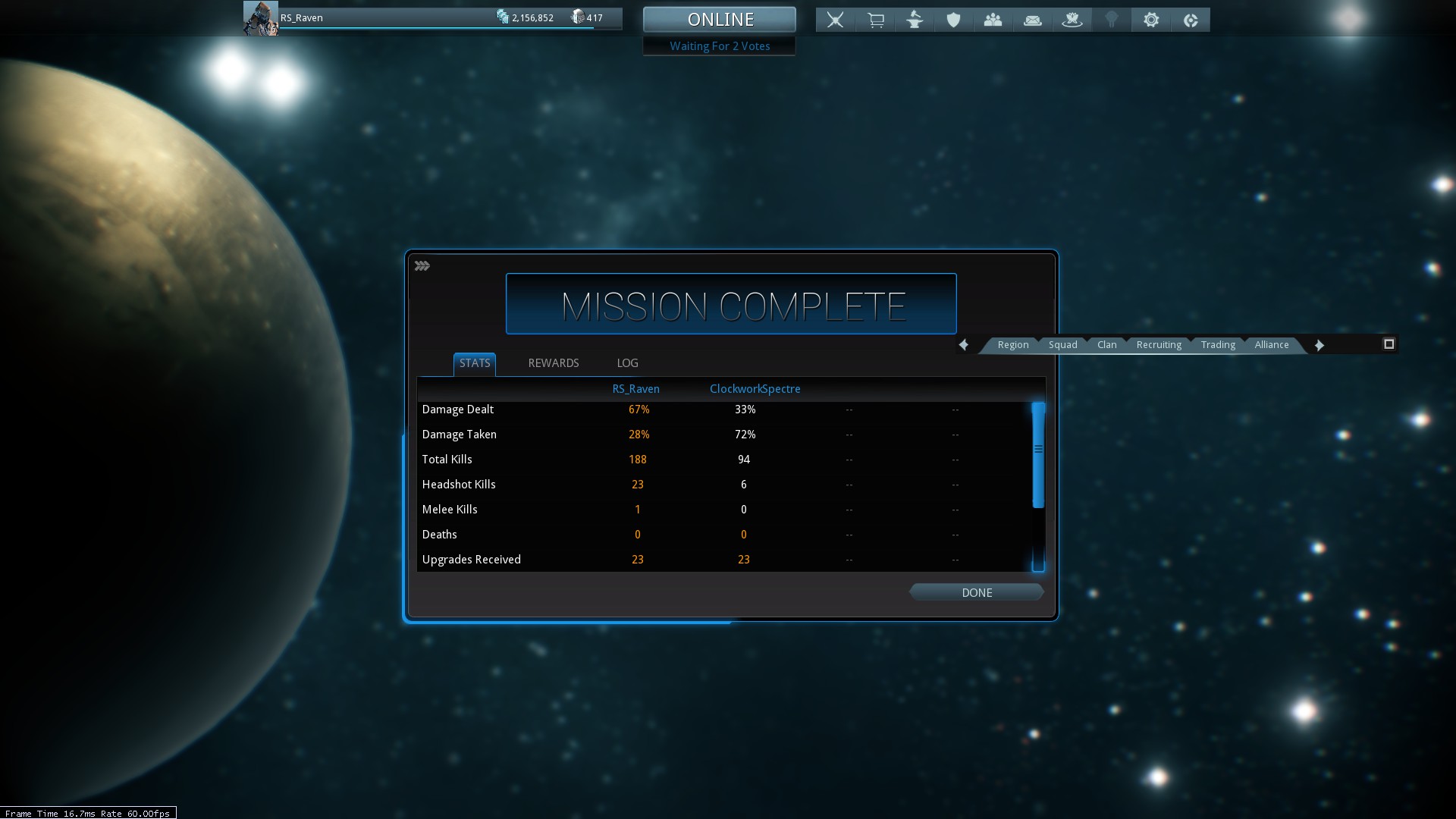Image resolution: width=1456 pixels, height=819 pixels.
Task: Click the RS_Raven player profile avatar
Action: [x=260, y=18]
